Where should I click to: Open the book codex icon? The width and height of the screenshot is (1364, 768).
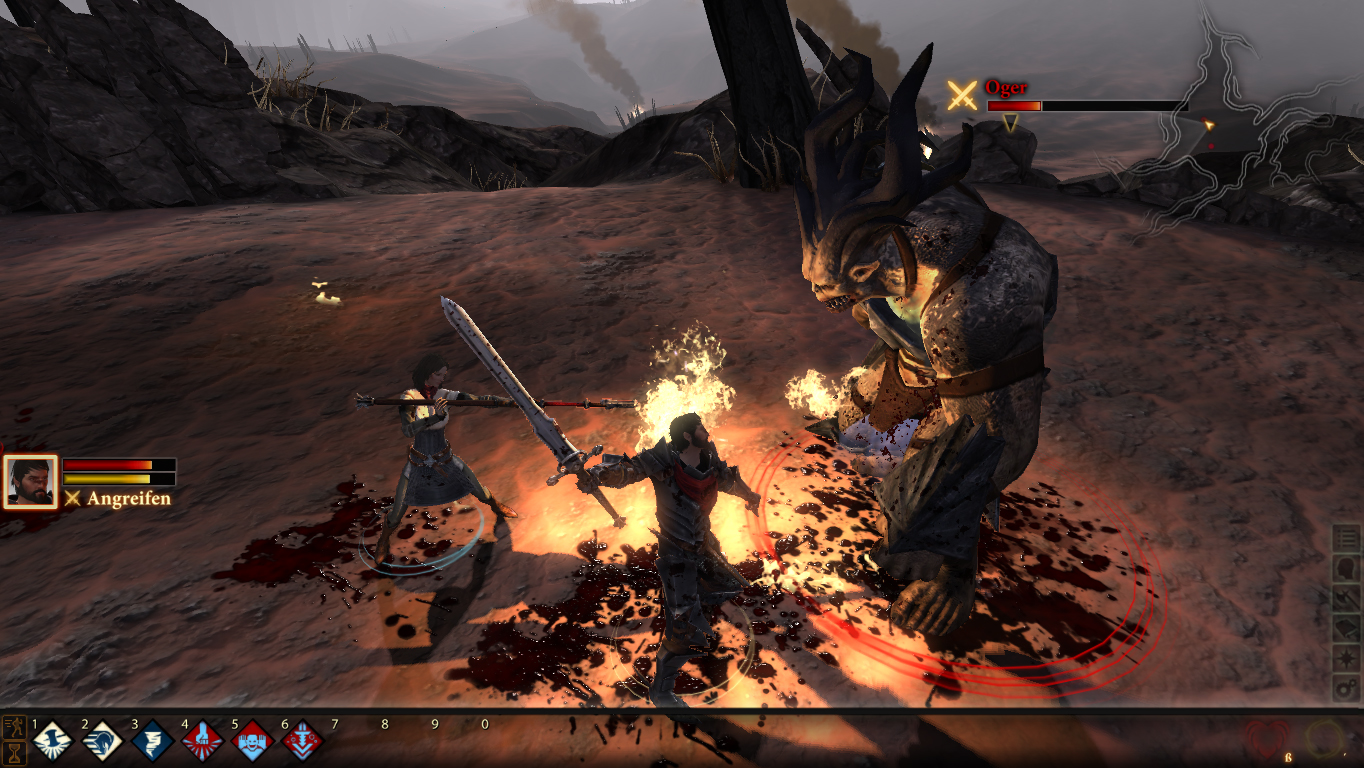(x=1347, y=629)
